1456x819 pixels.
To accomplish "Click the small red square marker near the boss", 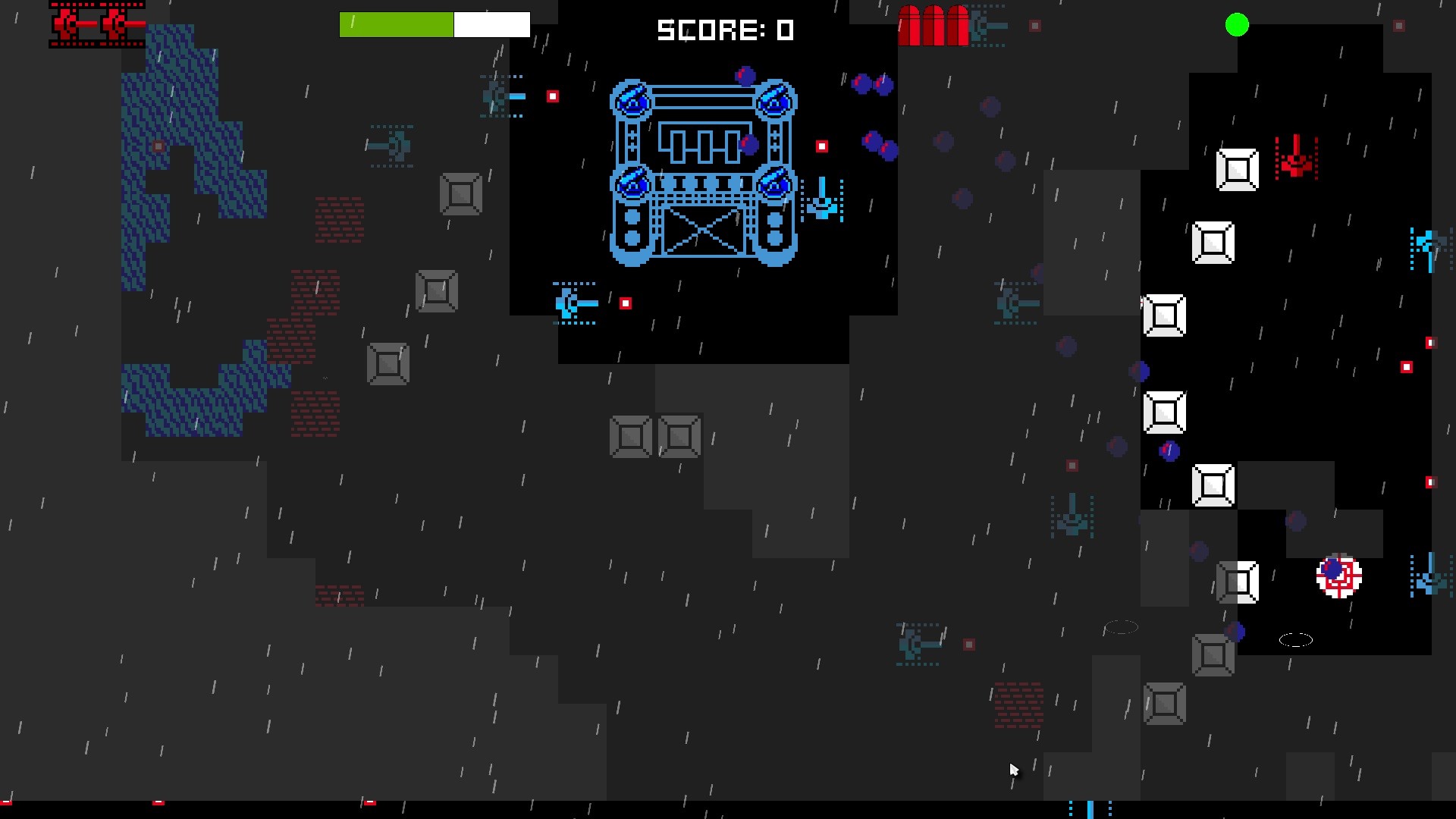I will click(823, 145).
